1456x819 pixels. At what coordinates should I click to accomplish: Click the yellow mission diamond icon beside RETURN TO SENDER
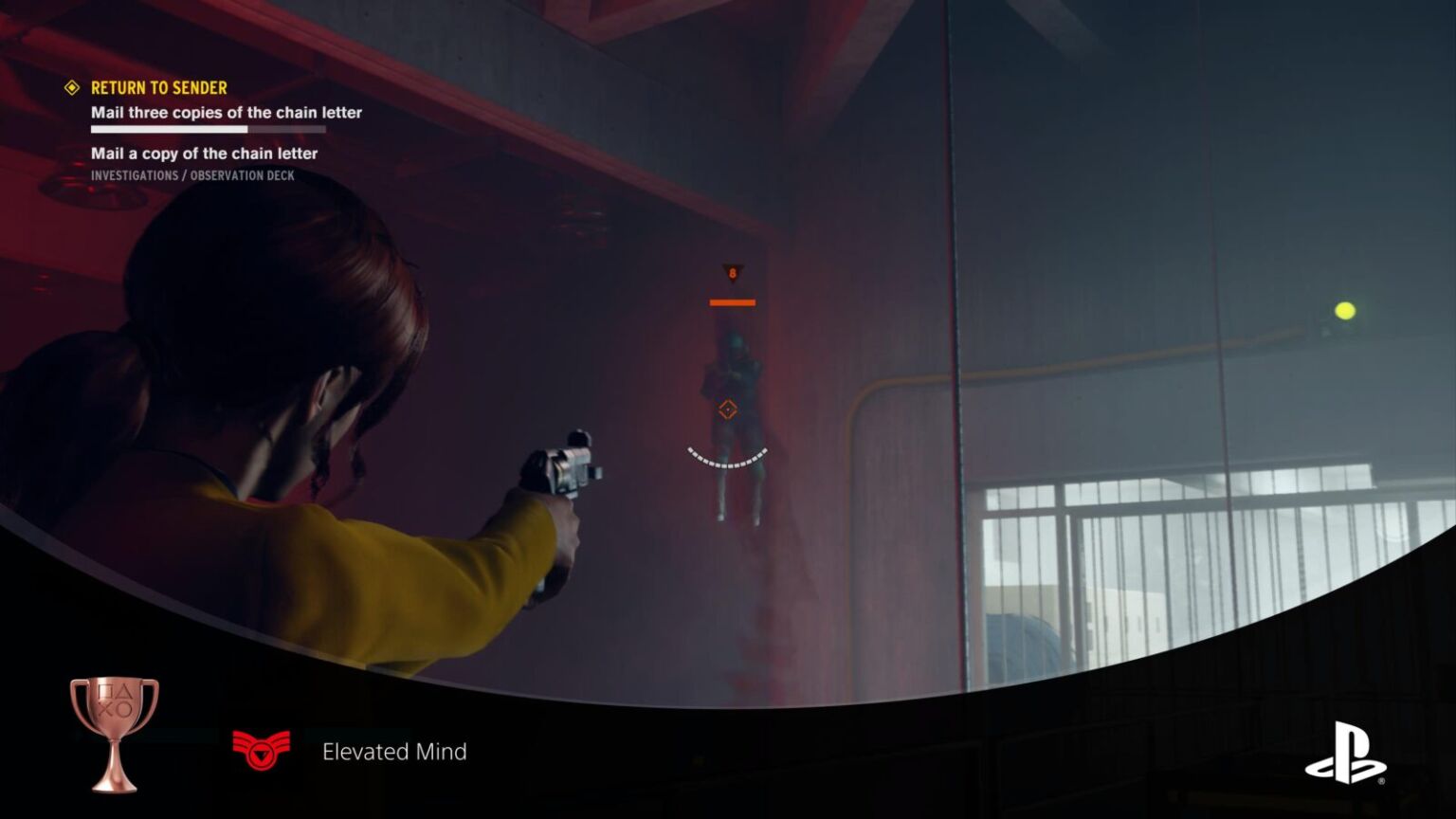pyautogui.click(x=71, y=89)
